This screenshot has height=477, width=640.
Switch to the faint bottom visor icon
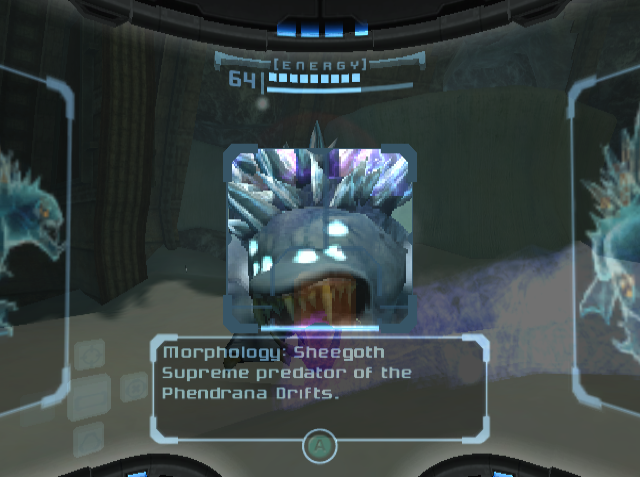90,436
